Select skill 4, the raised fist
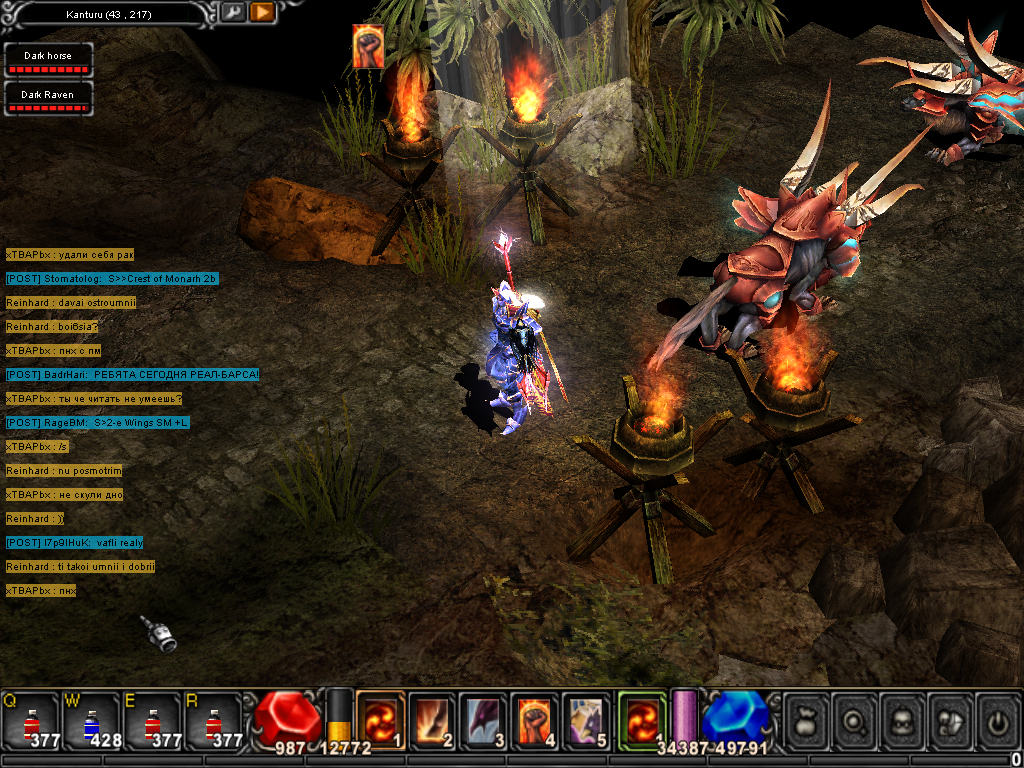The width and height of the screenshot is (1024, 768). pos(537,719)
